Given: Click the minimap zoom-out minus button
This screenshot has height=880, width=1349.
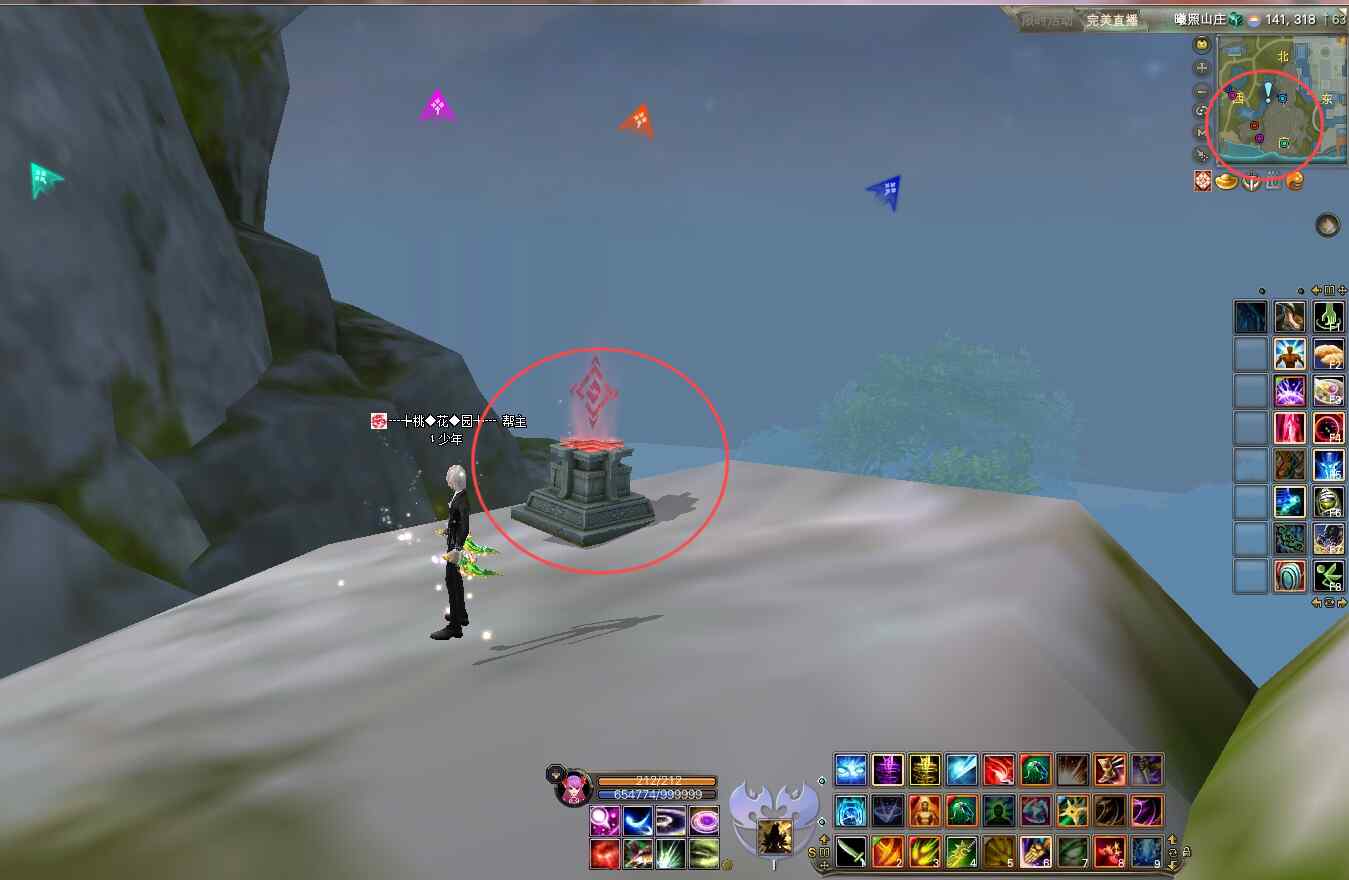Looking at the screenshot, I should 1202,91.
